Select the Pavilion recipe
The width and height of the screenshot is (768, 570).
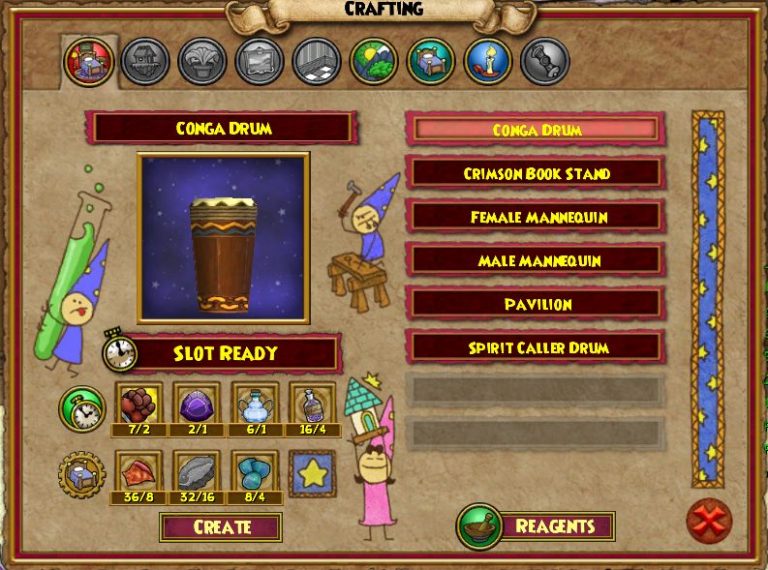tap(536, 303)
